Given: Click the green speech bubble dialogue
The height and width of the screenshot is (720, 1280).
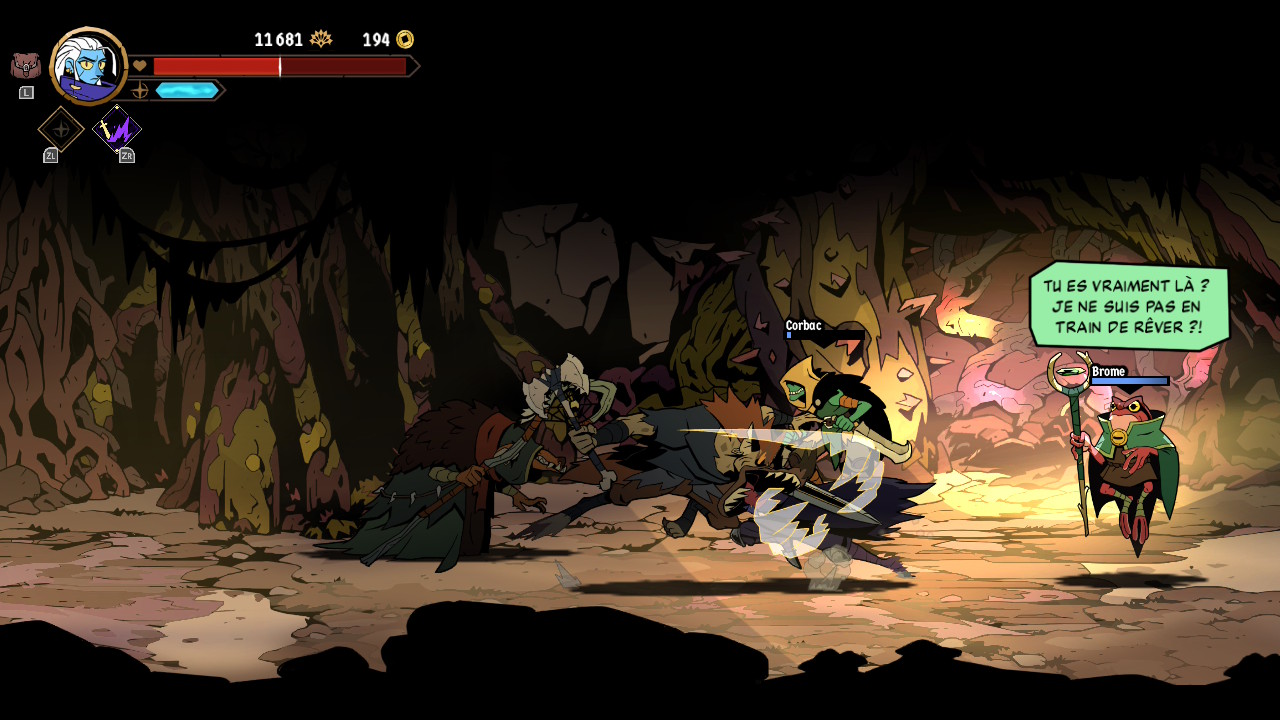Looking at the screenshot, I should pyautogui.click(x=1128, y=306).
